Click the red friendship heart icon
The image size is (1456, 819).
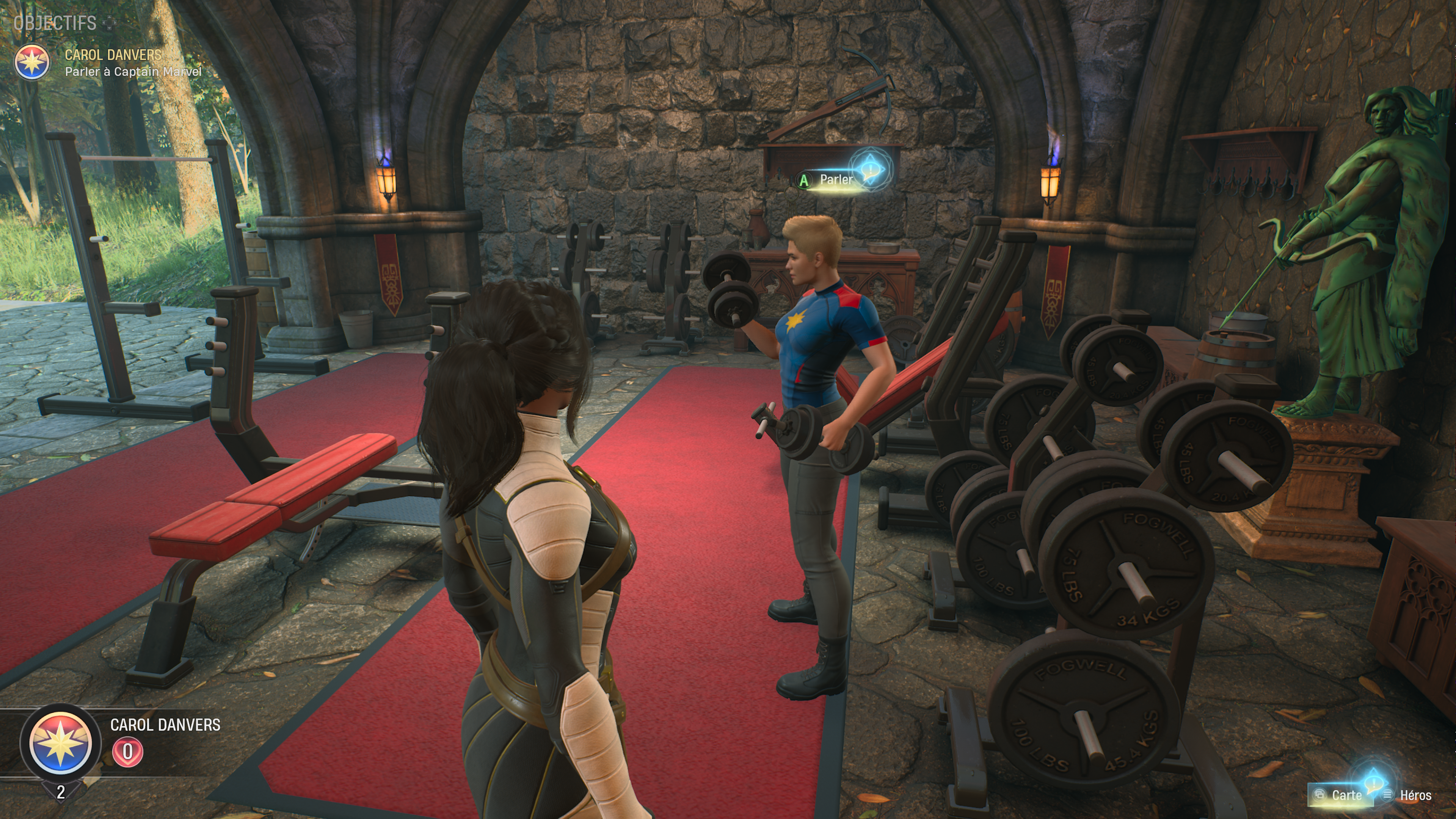click(x=128, y=752)
